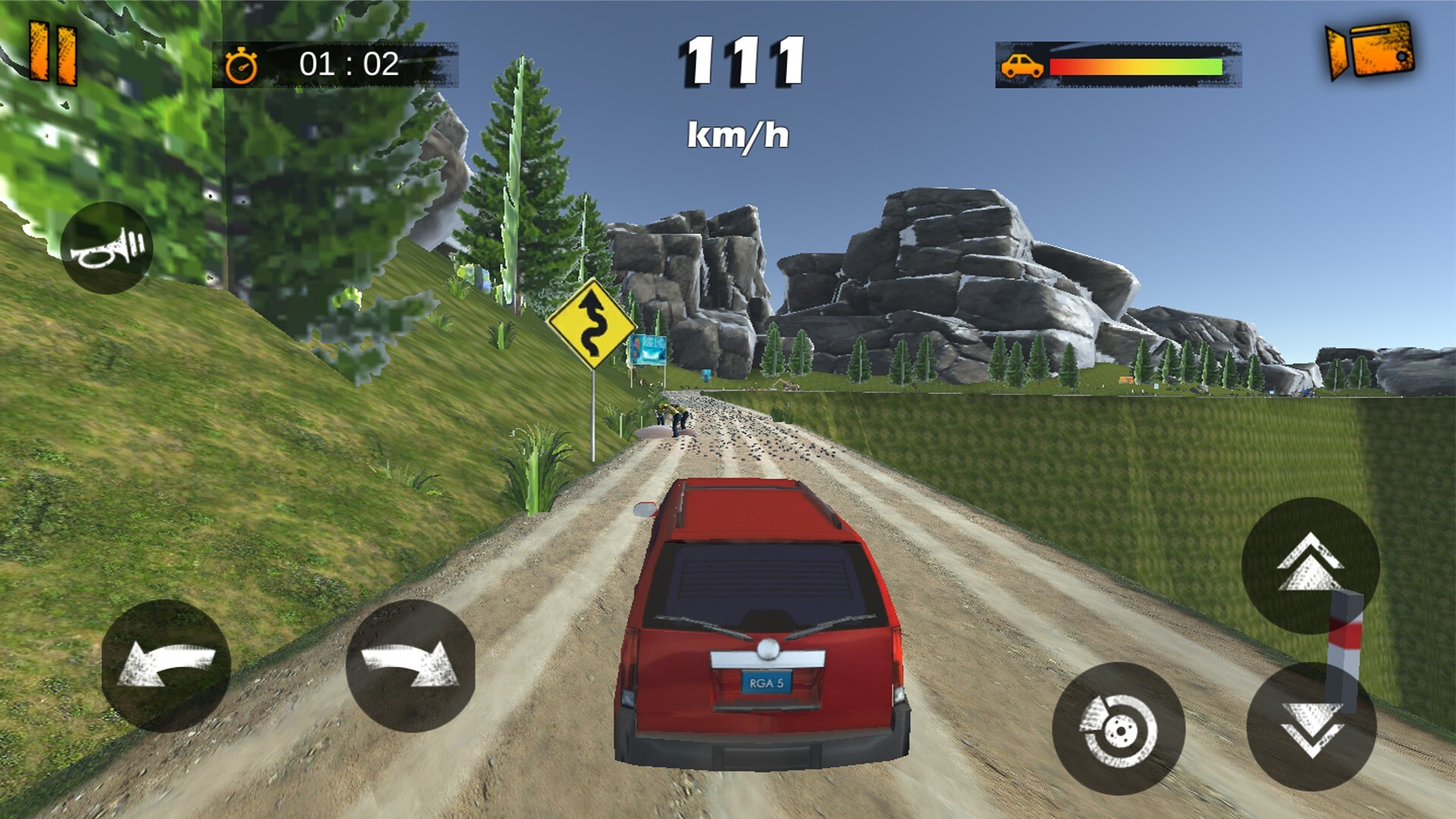Steer right with the right arrow button
Image resolution: width=1456 pixels, height=819 pixels.
tap(410, 666)
